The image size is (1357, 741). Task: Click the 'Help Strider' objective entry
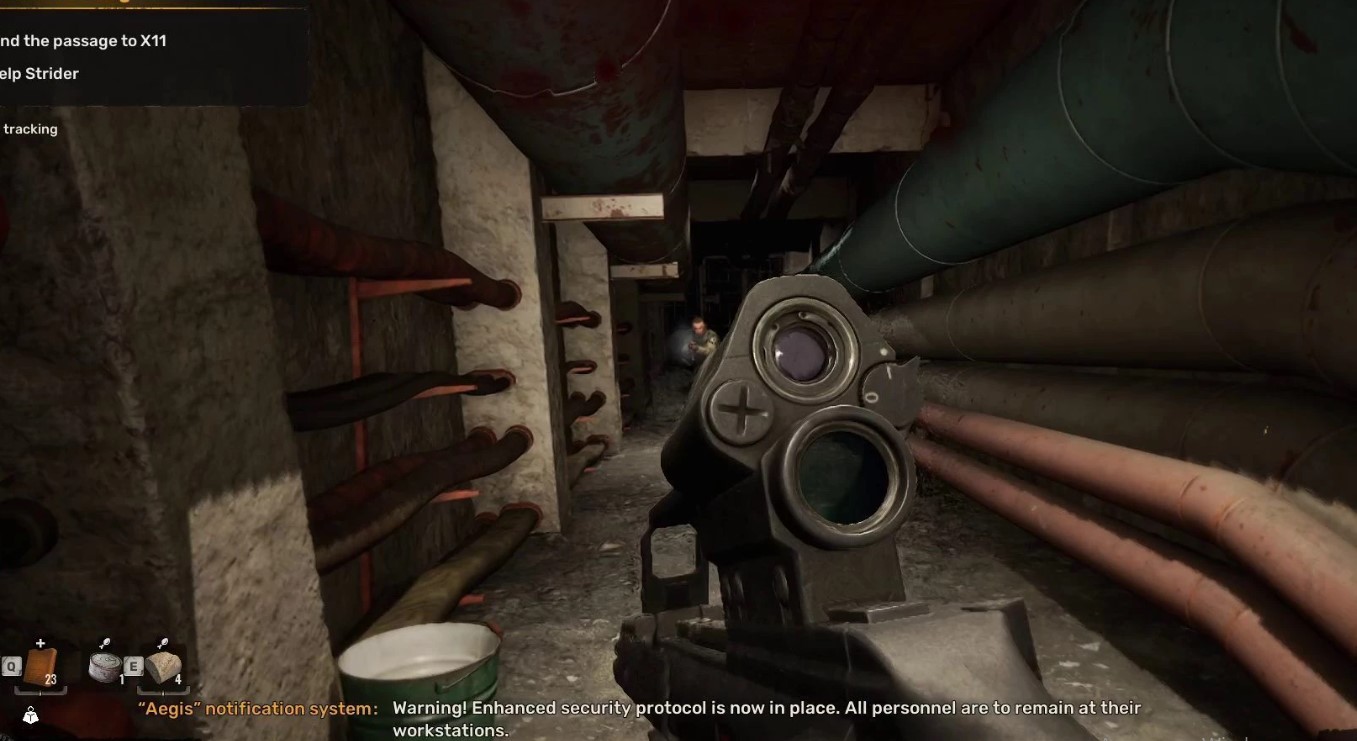coord(40,74)
